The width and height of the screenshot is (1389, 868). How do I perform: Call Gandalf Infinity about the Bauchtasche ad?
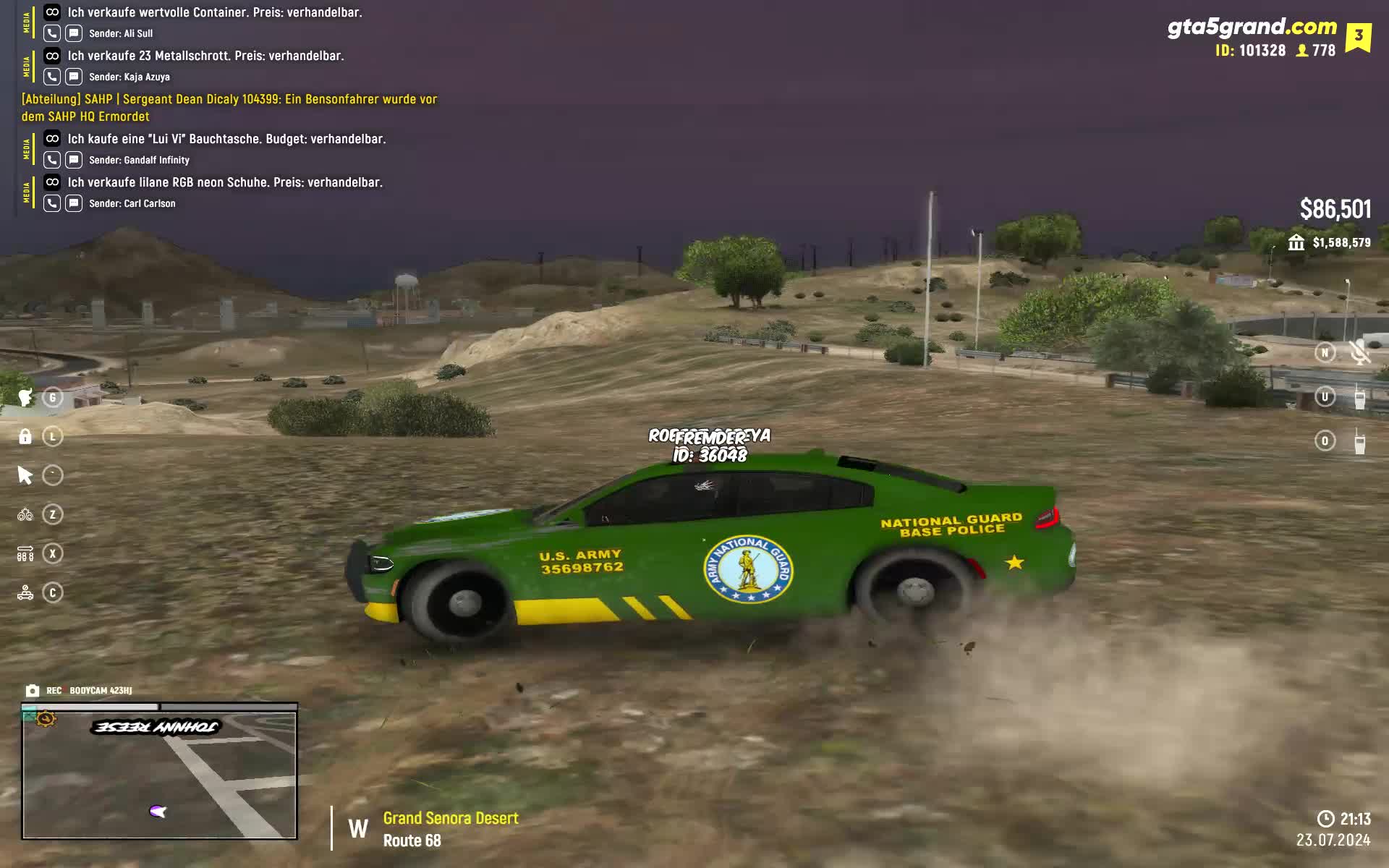(52, 160)
